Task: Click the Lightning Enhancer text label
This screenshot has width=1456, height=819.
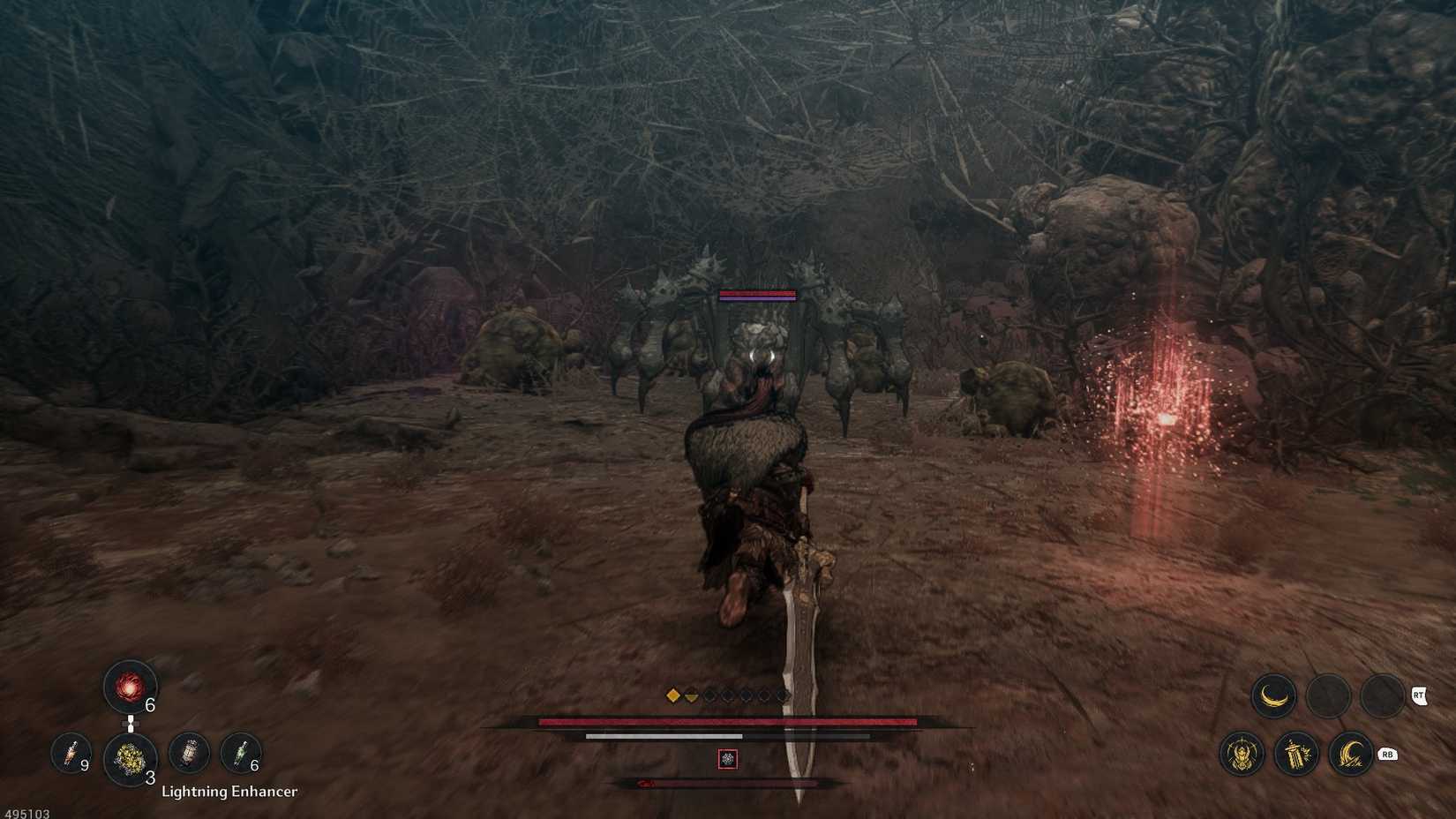Action: click(229, 792)
